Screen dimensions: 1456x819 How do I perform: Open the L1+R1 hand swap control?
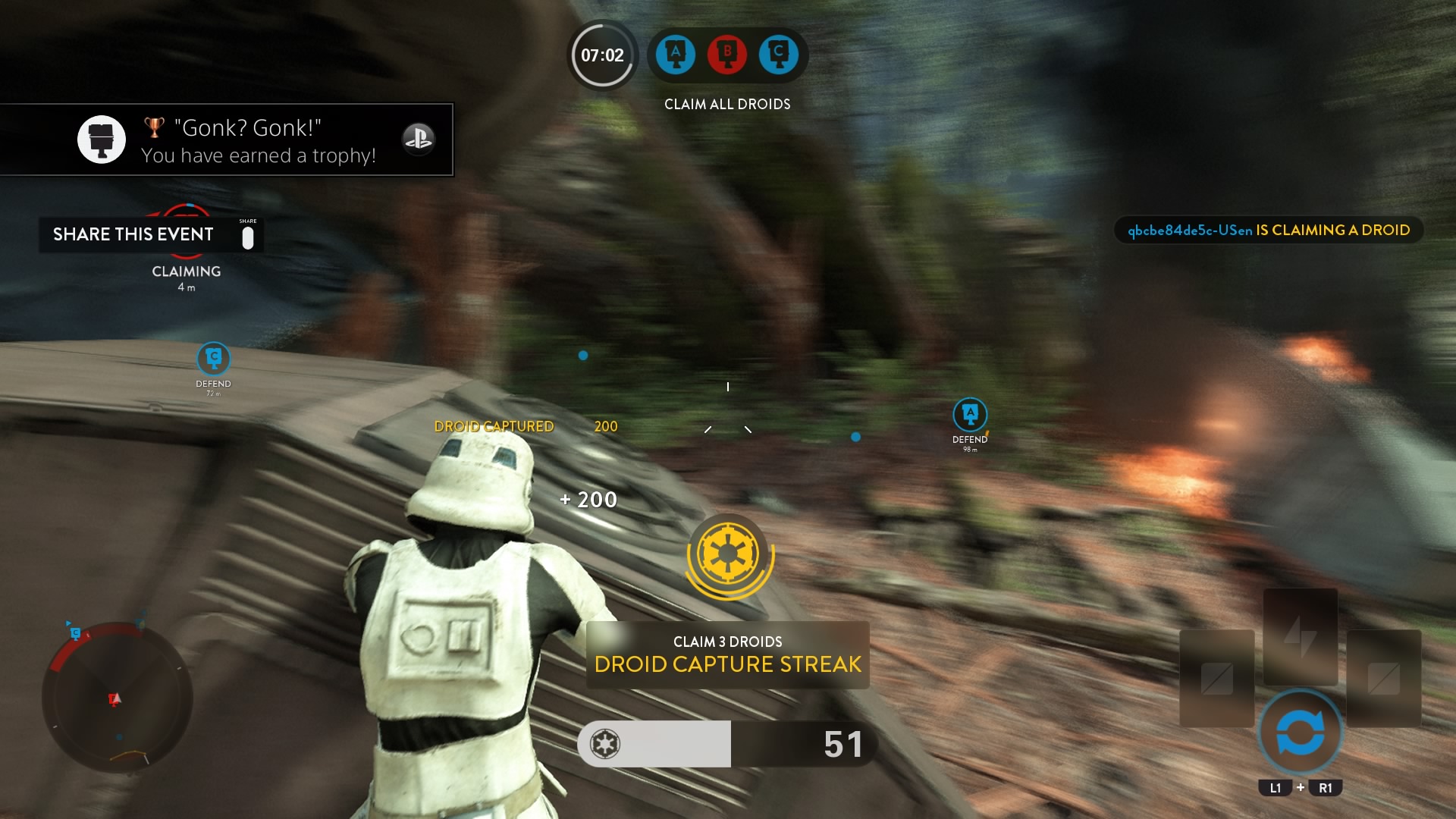point(1301,734)
